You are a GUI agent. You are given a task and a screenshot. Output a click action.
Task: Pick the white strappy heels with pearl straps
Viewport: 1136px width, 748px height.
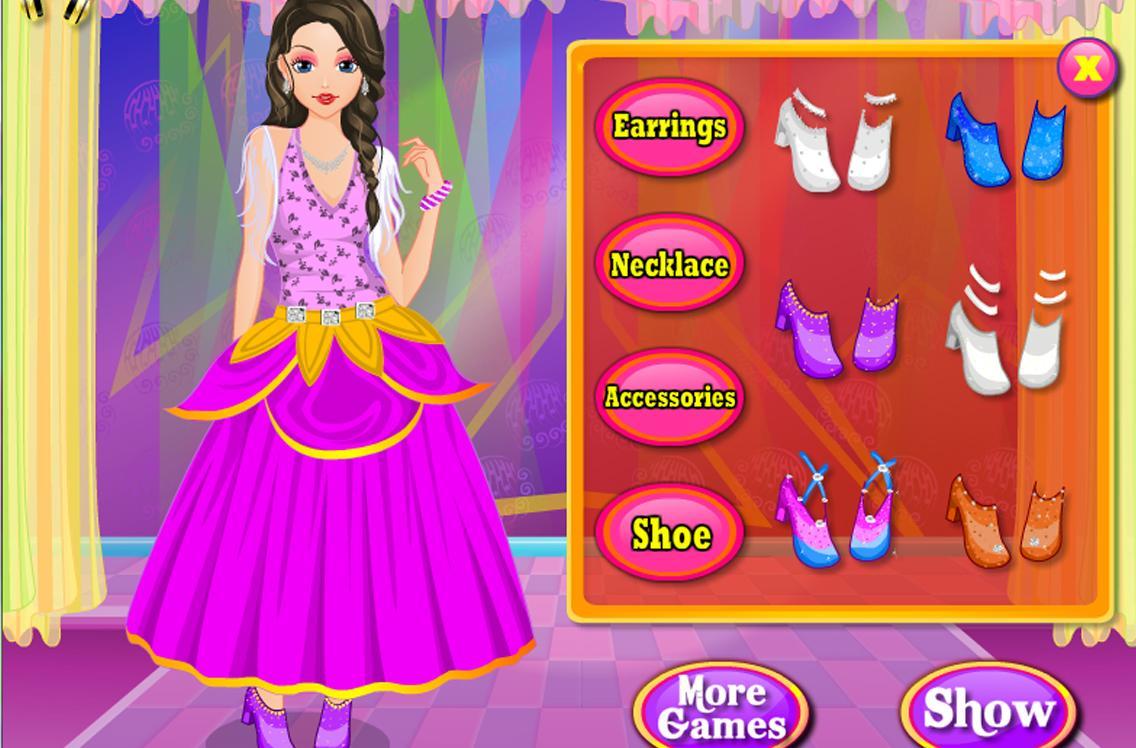pyautogui.click(x=836, y=141)
